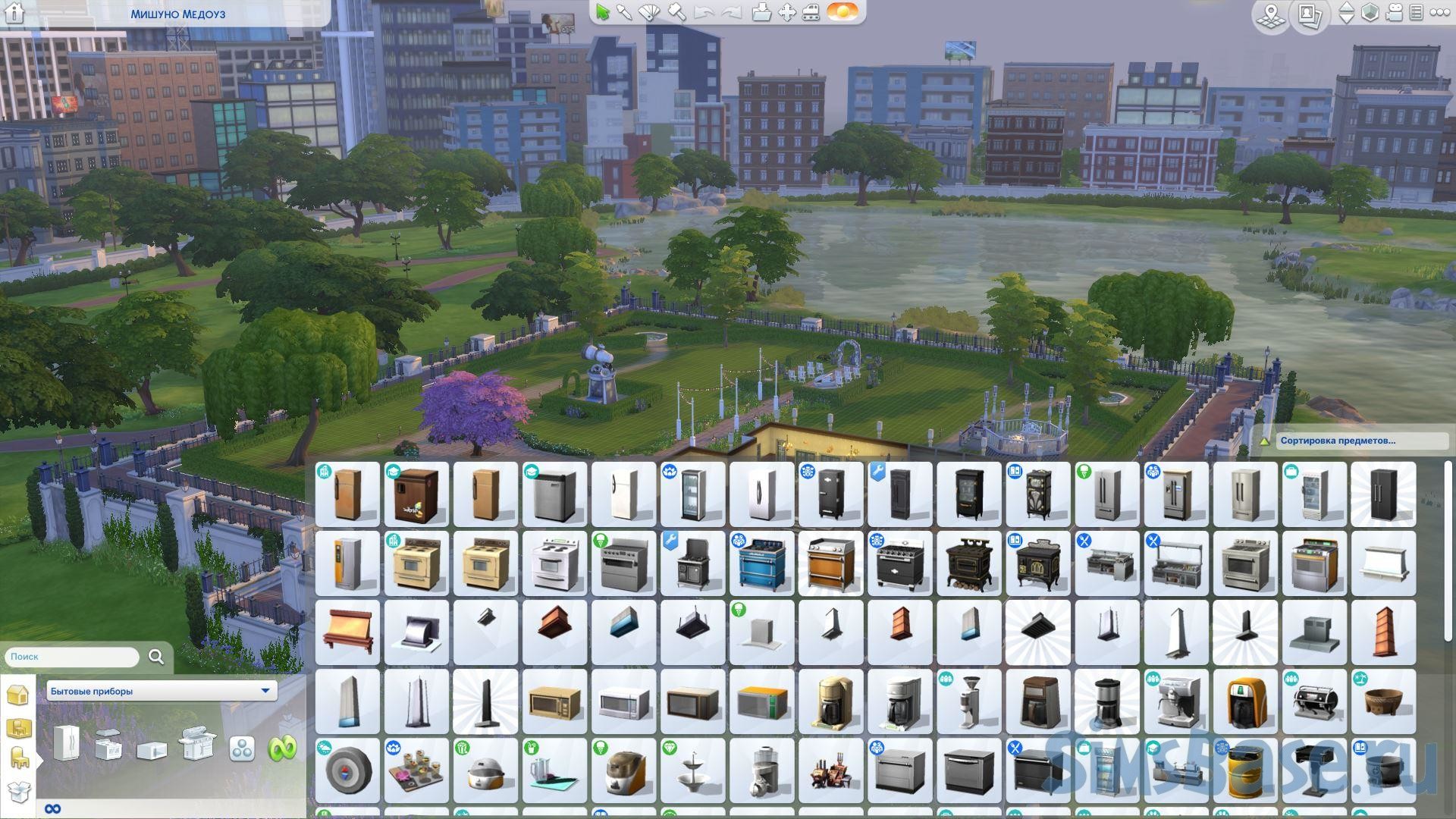Show all appliances with green infinity icon

click(281, 748)
